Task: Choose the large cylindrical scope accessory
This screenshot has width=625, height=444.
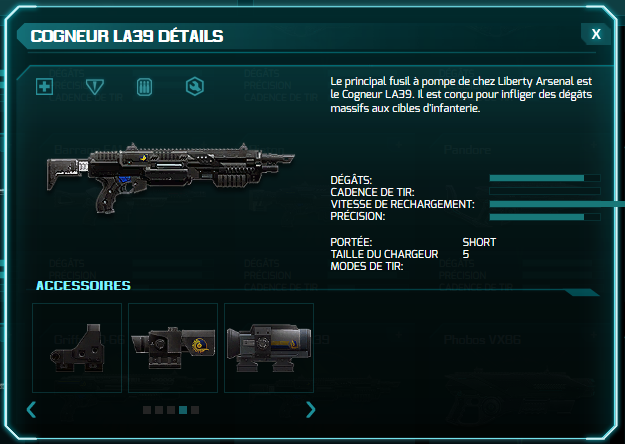Action: [x=269, y=348]
